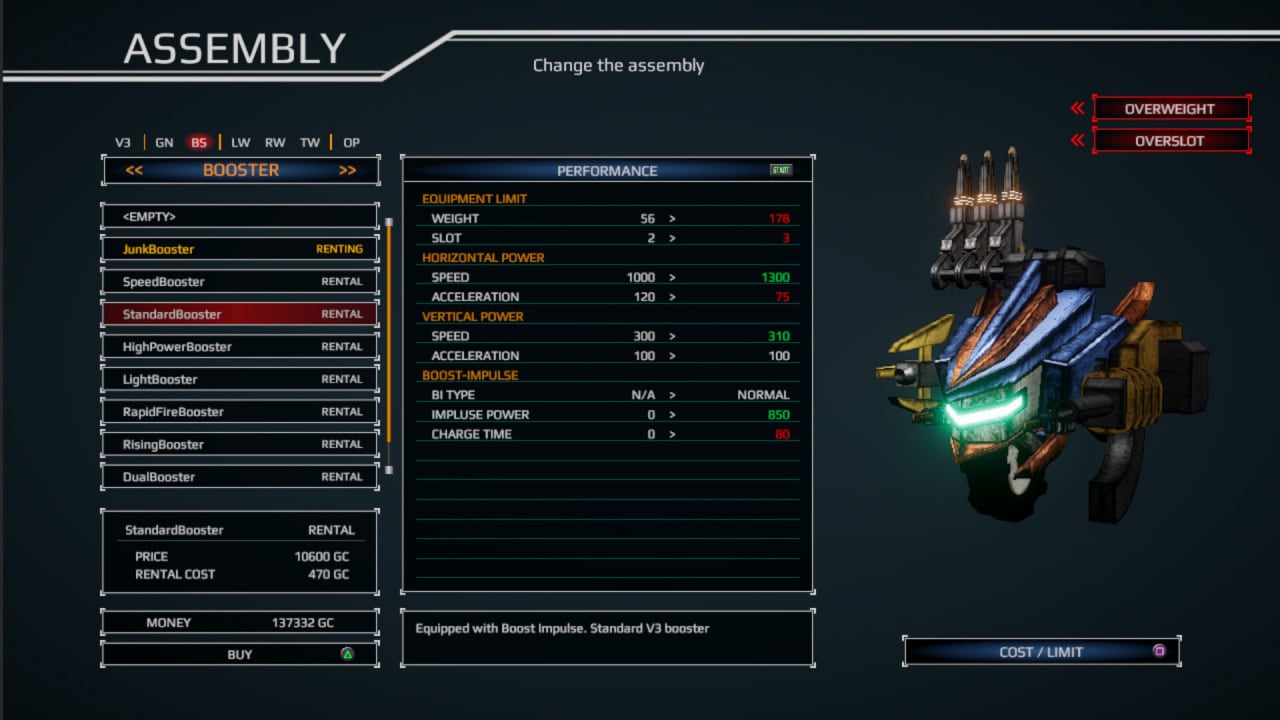This screenshot has width=1280, height=720.
Task: Click the right arrows beside BOOSTER
Action: pyautogui.click(x=347, y=171)
